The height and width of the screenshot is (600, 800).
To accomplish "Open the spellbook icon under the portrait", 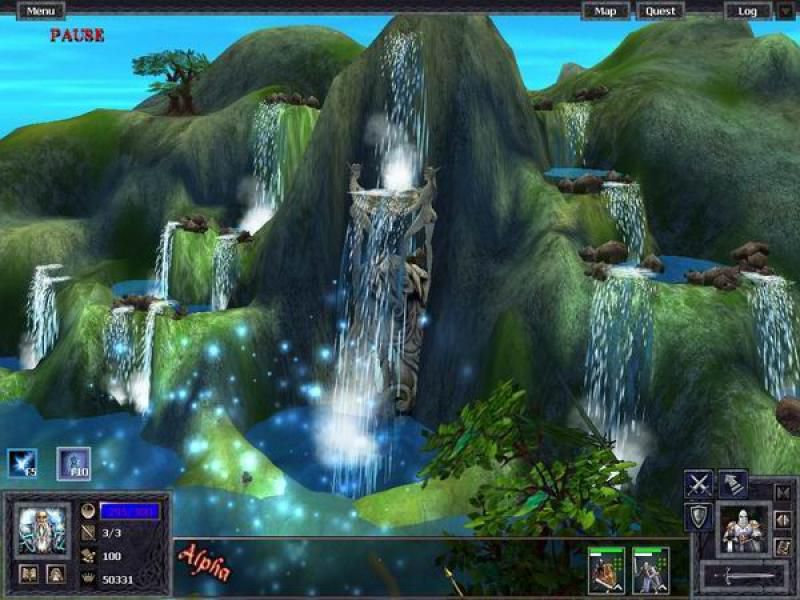I will [x=28, y=574].
